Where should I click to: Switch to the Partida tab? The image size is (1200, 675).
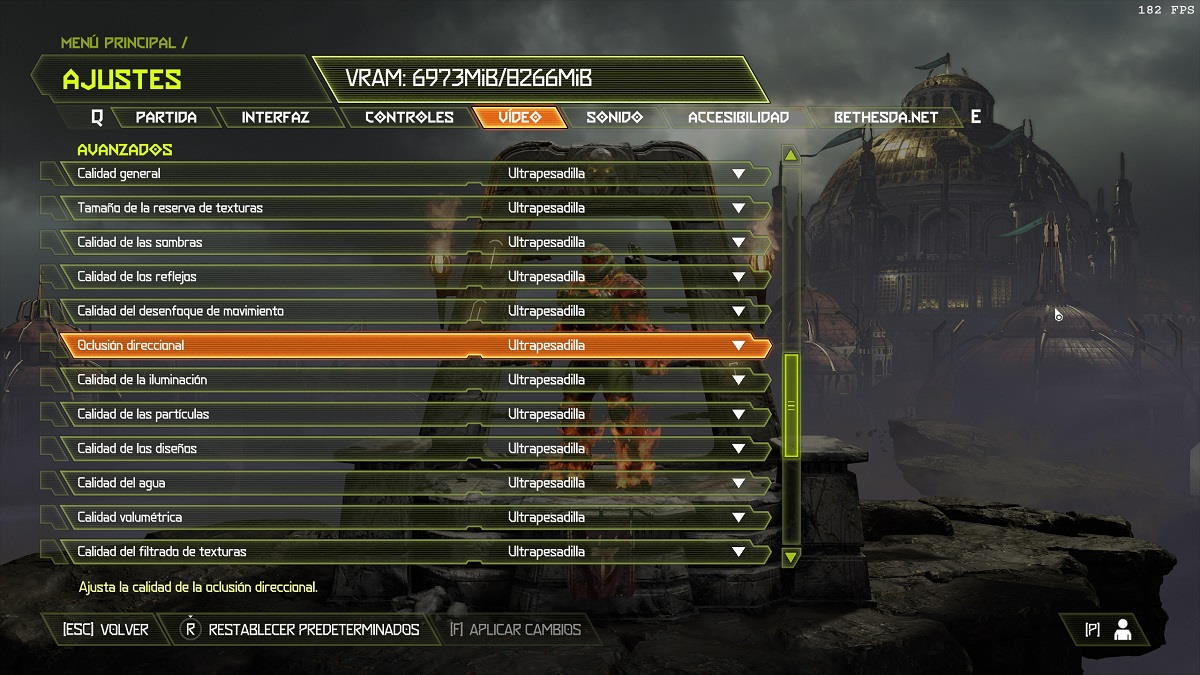point(166,117)
